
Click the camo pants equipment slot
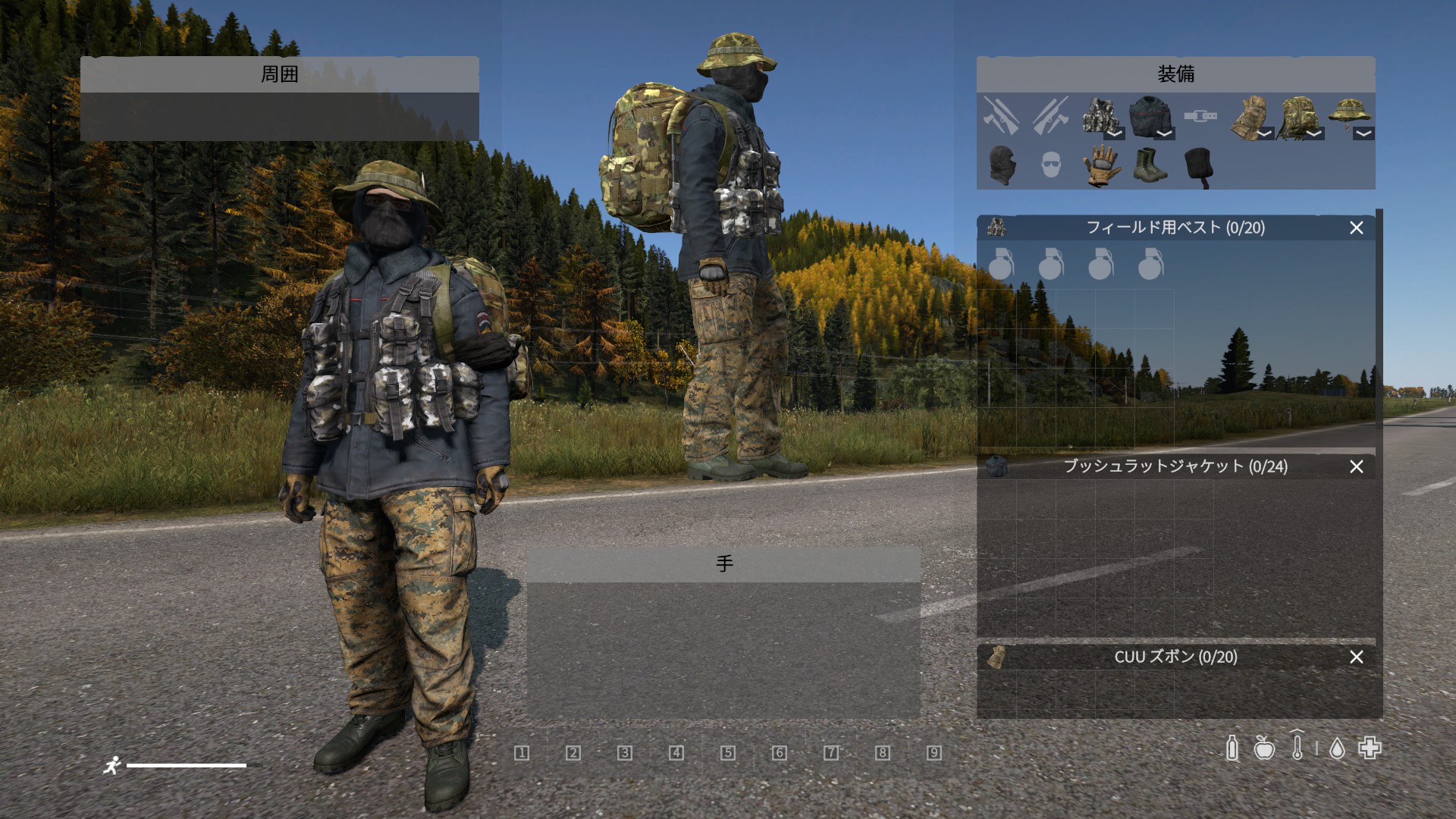(1248, 117)
